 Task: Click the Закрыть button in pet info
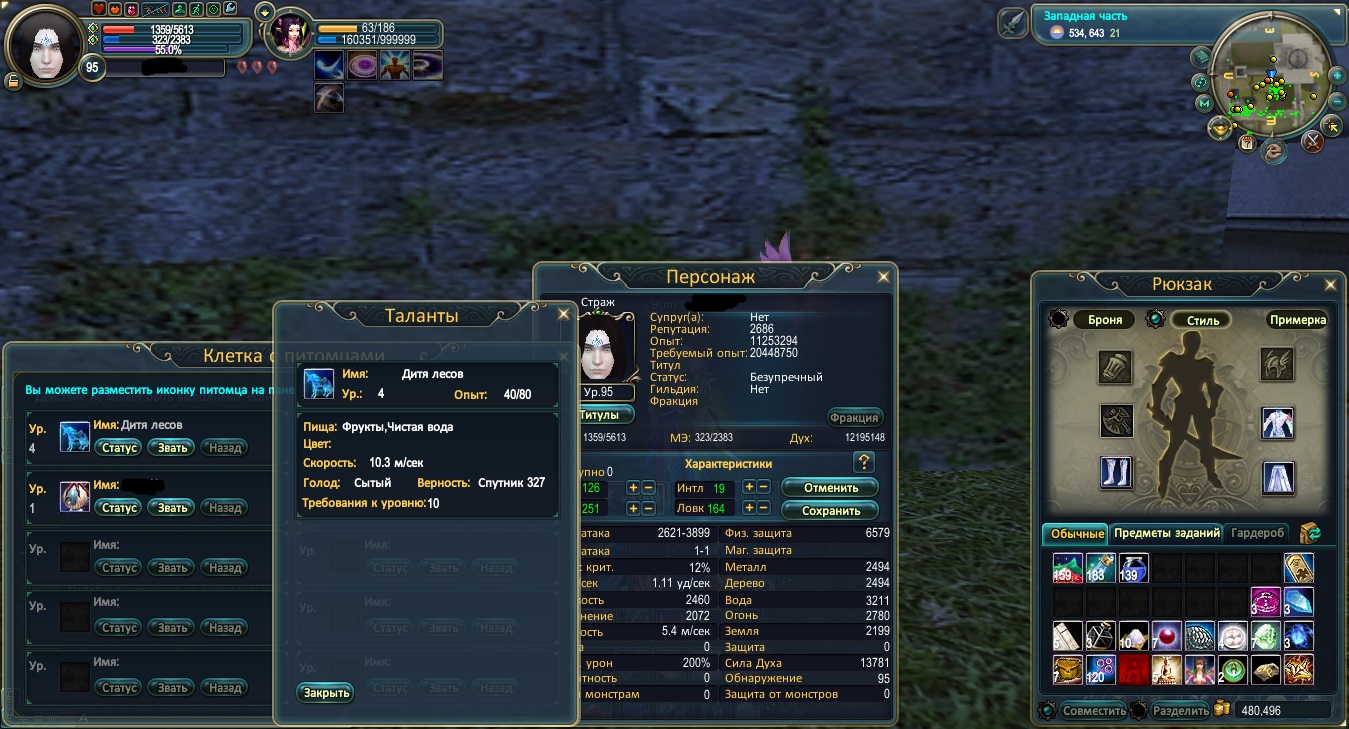click(x=325, y=692)
